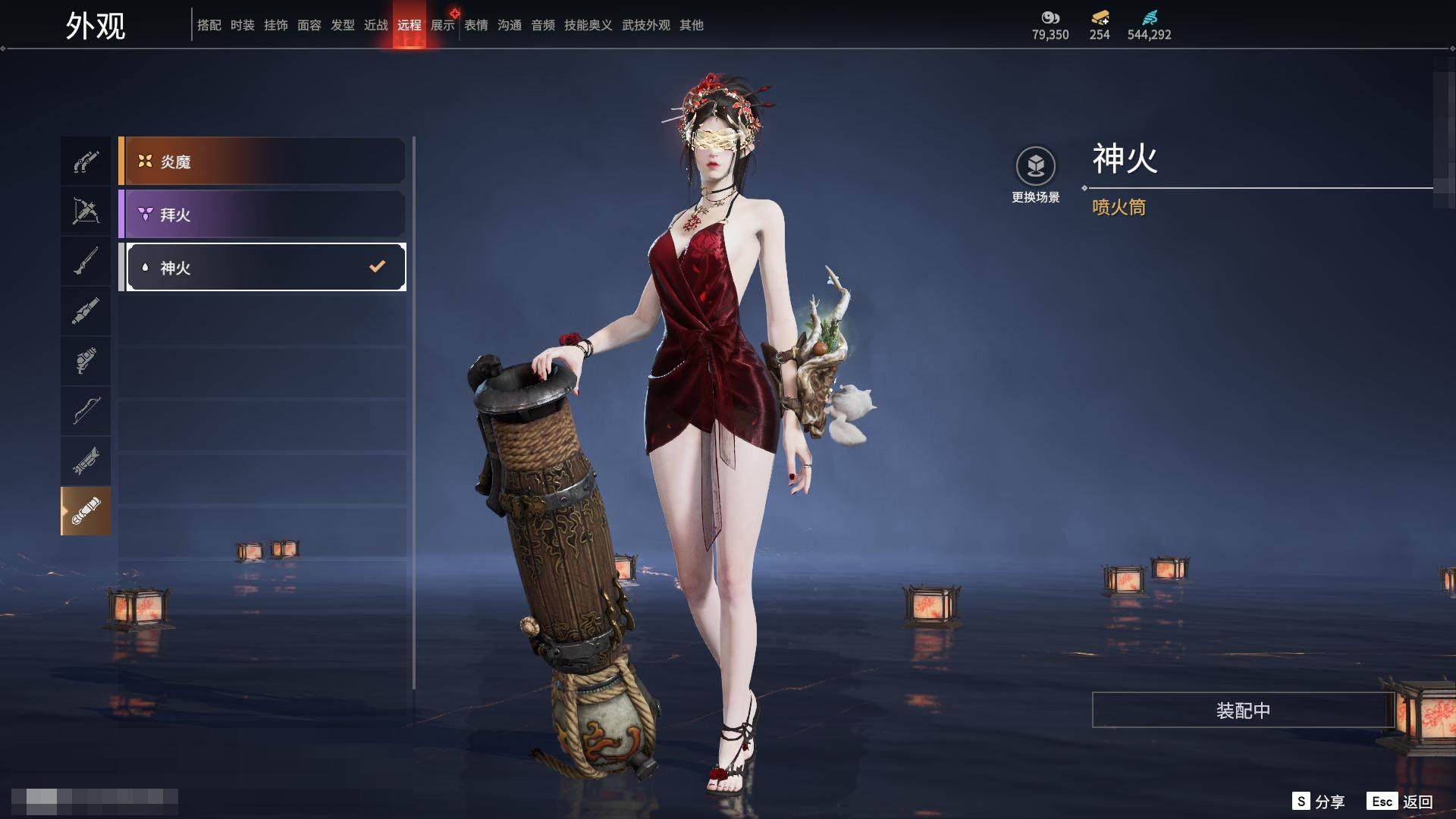
Task: Go to the 面容 face tab
Action: pyautogui.click(x=309, y=26)
